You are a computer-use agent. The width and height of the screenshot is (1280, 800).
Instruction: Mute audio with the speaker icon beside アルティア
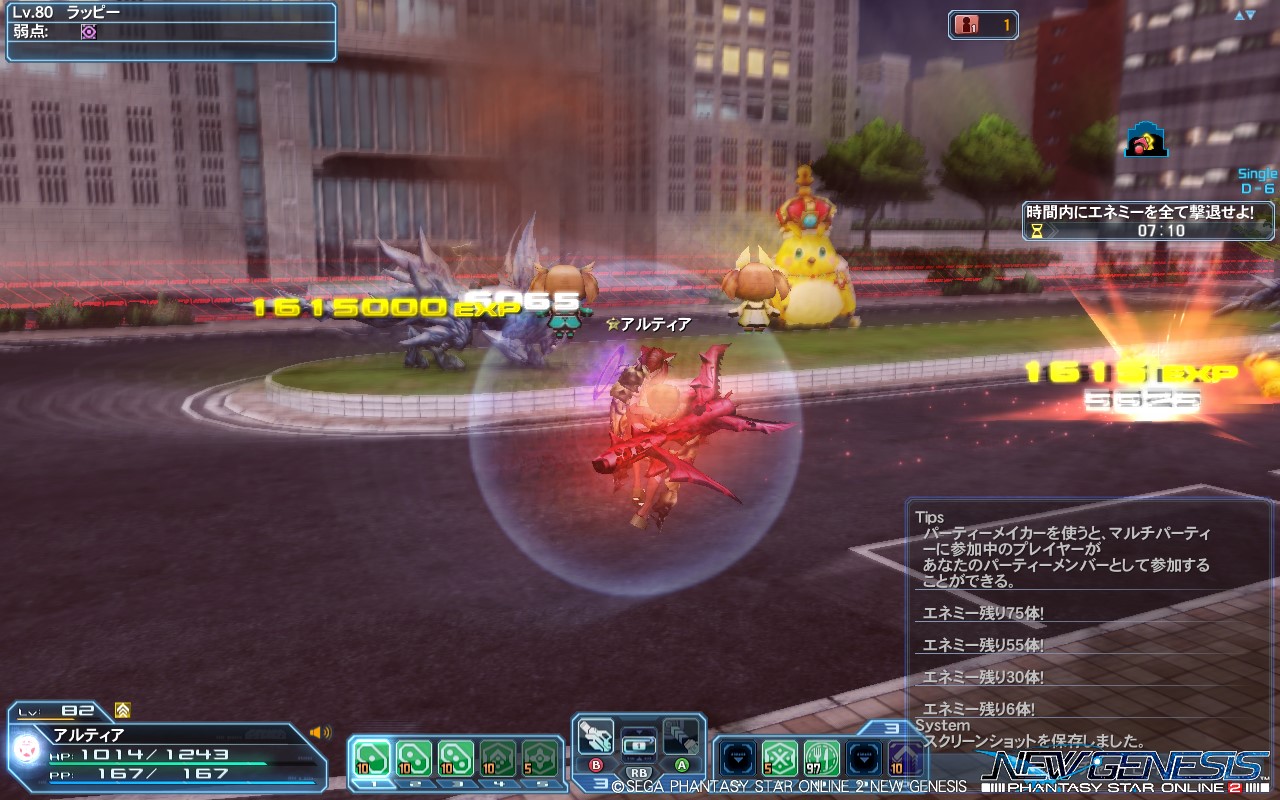319,732
